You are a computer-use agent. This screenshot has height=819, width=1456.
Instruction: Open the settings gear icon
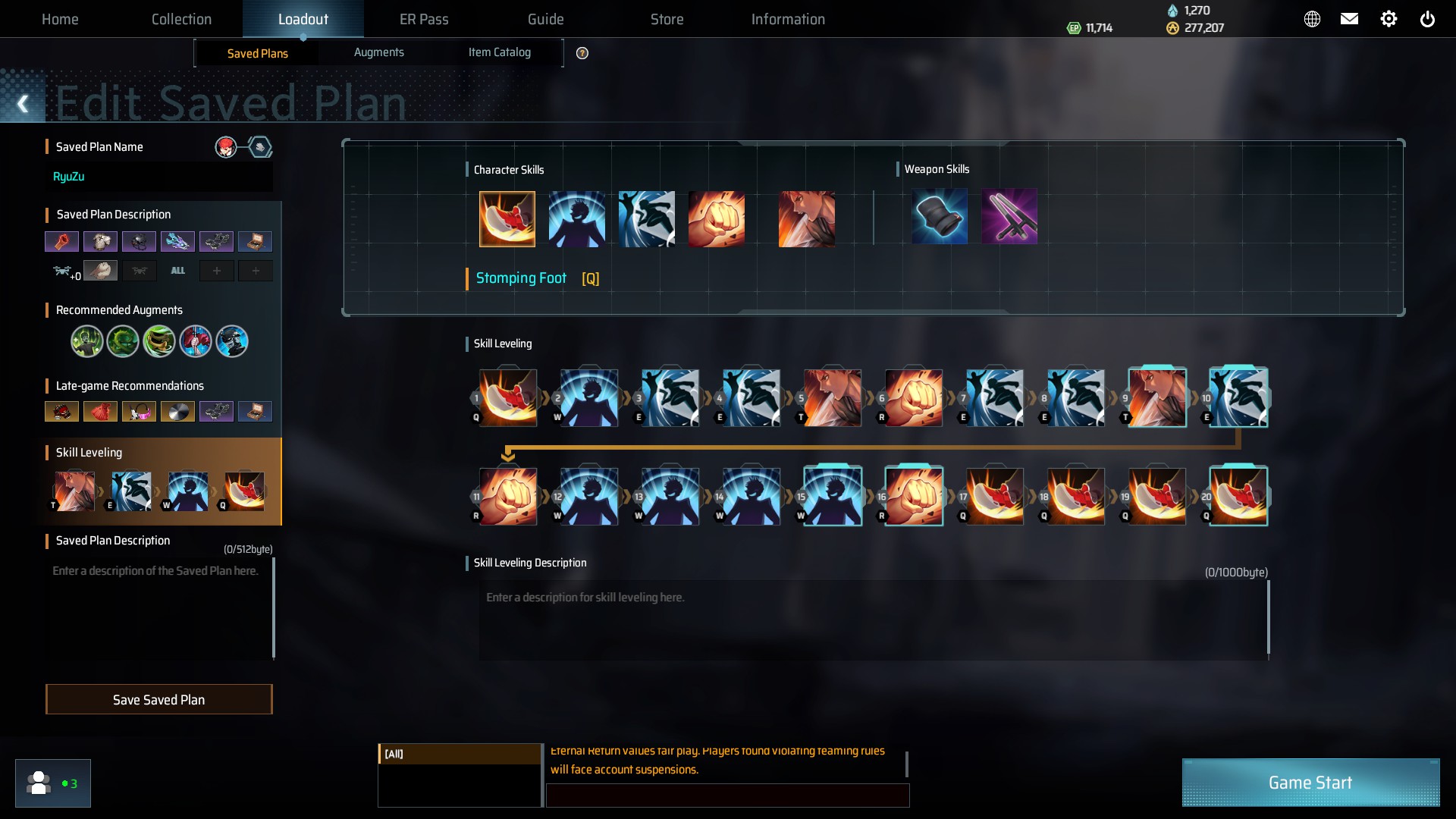[x=1389, y=19]
